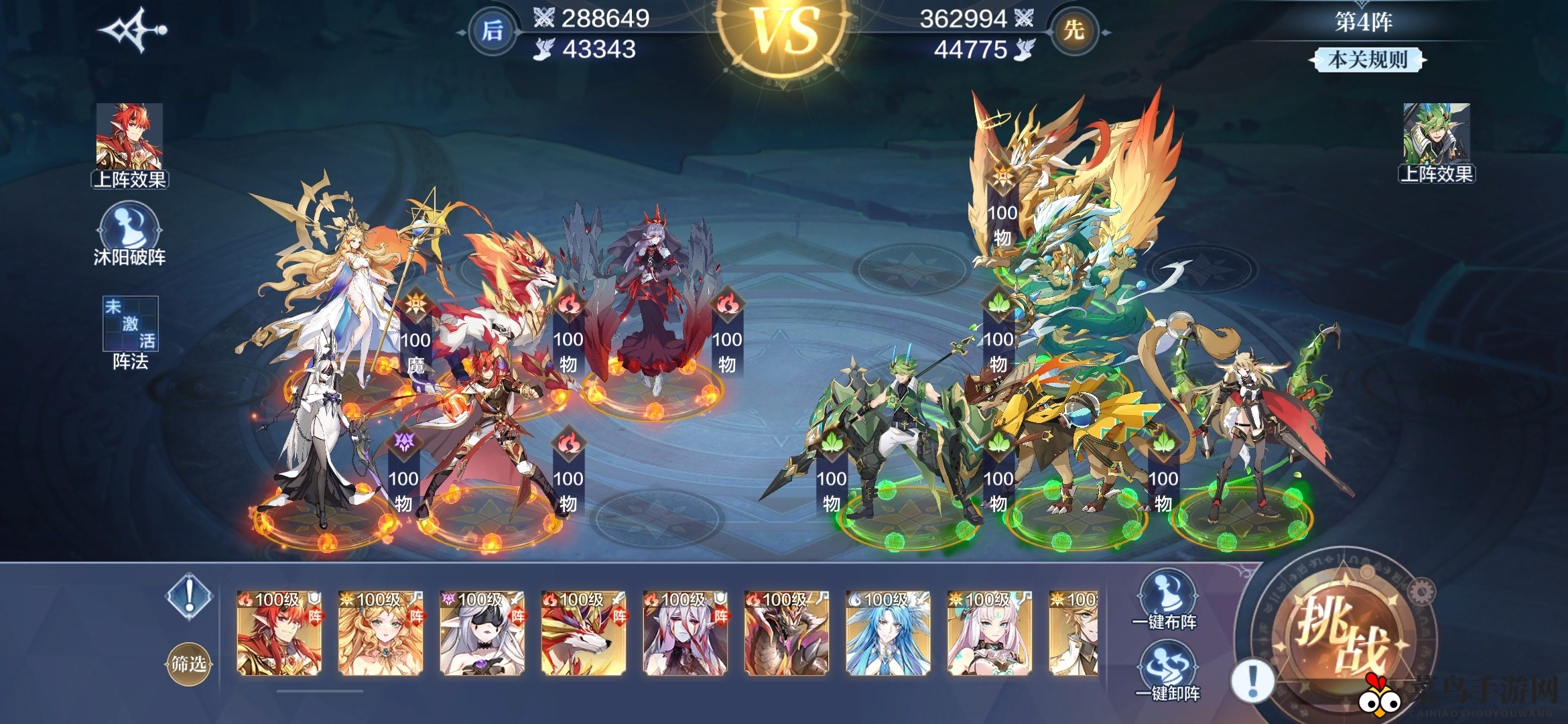Image resolution: width=1568 pixels, height=724 pixels.
Task: Open the gear settings icon on 挑战 button
Action: (x=1421, y=591)
